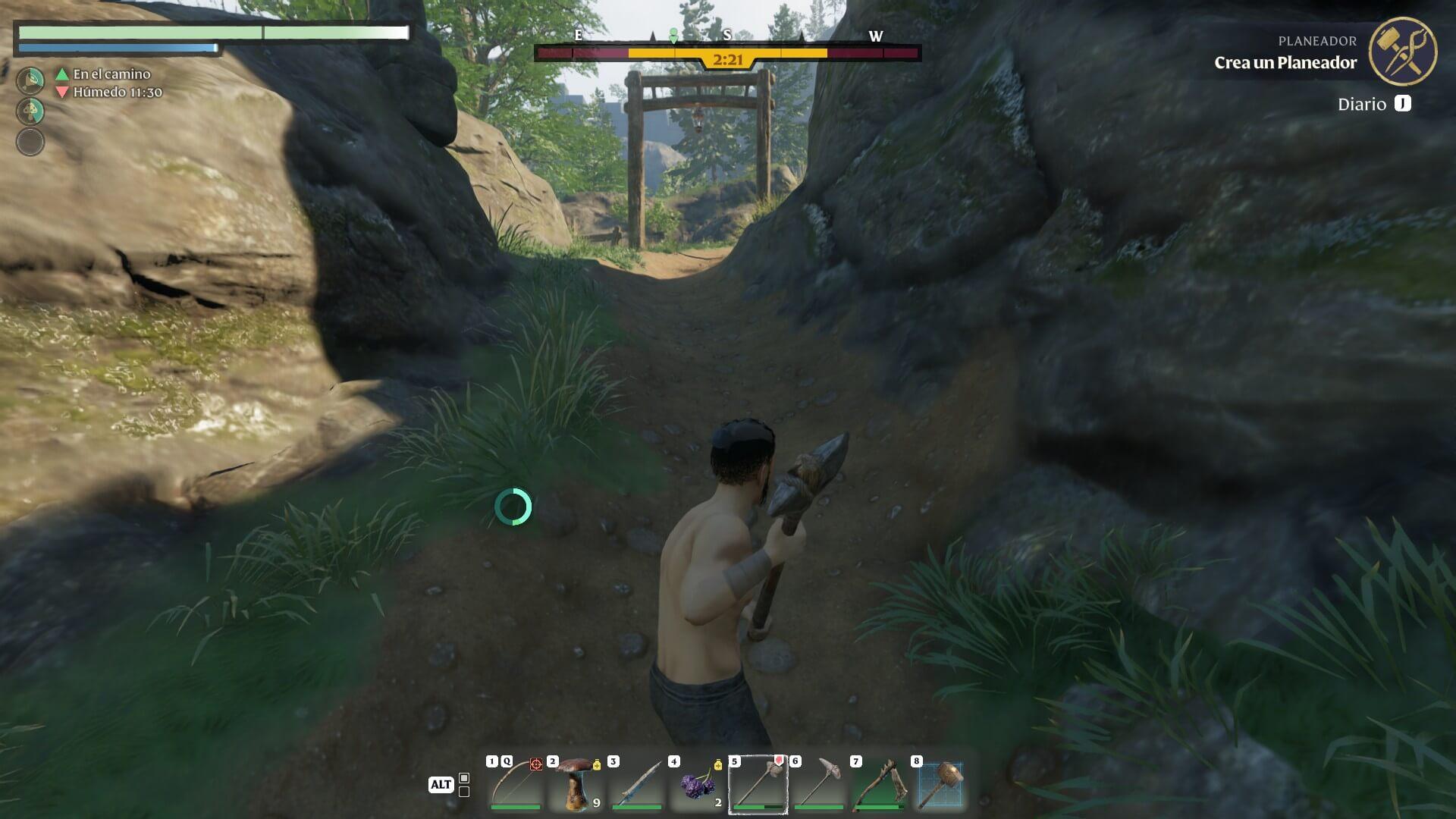Select the bow in hotbar slot 1
The width and height of the screenshot is (1456, 819).
point(515,784)
